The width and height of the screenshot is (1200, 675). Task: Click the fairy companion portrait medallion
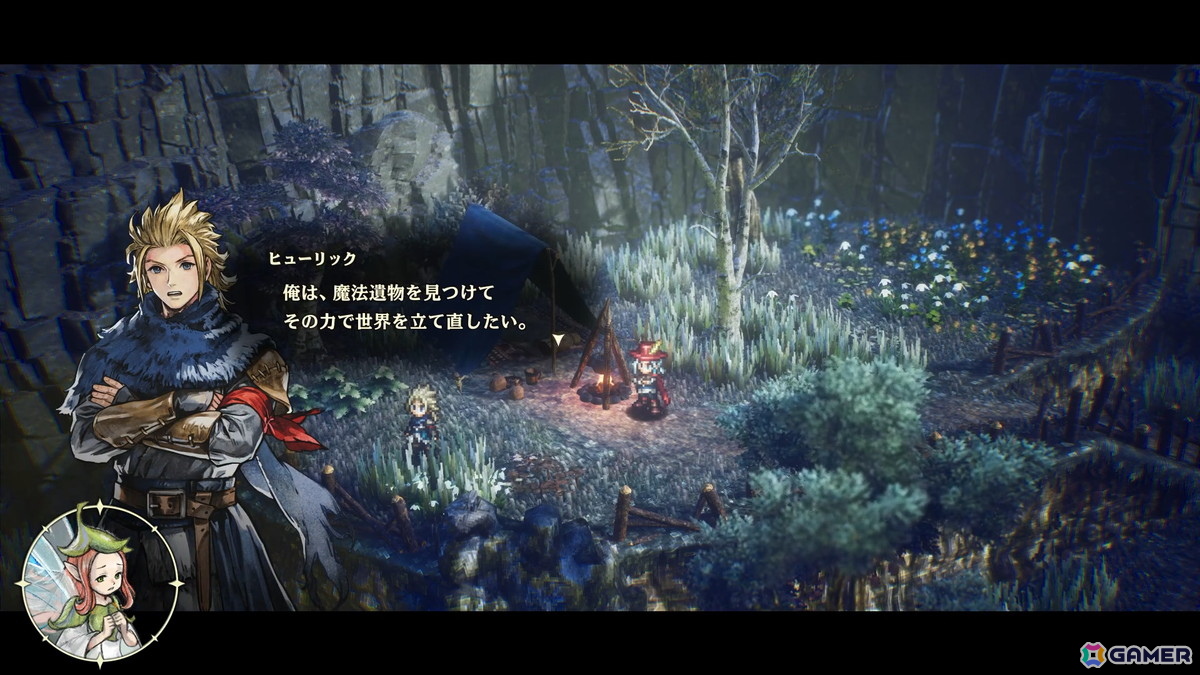pyautogui.click(x=99, y=584)
